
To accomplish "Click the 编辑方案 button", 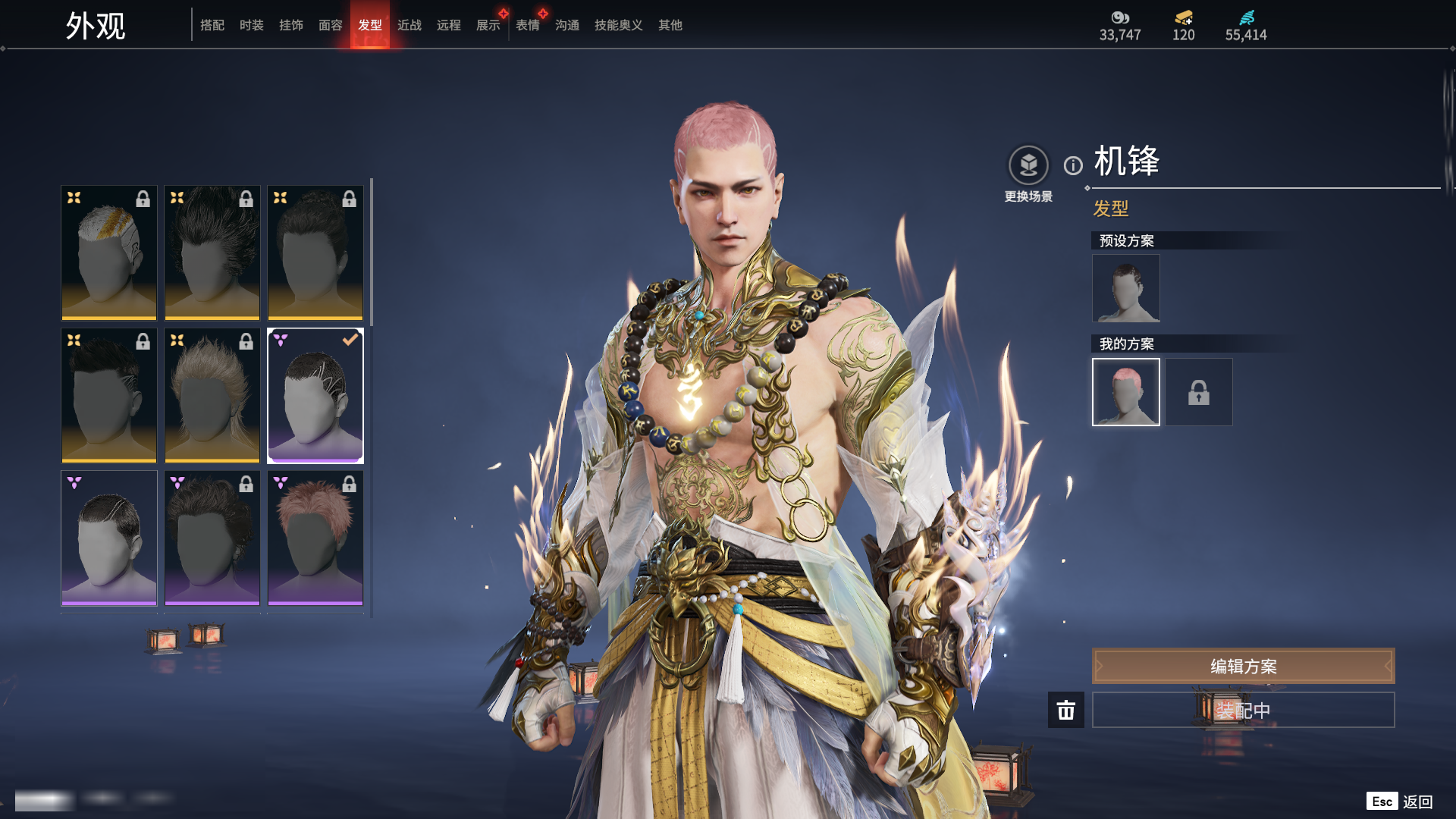I will pyautogui.click(x=1243, y=666).
